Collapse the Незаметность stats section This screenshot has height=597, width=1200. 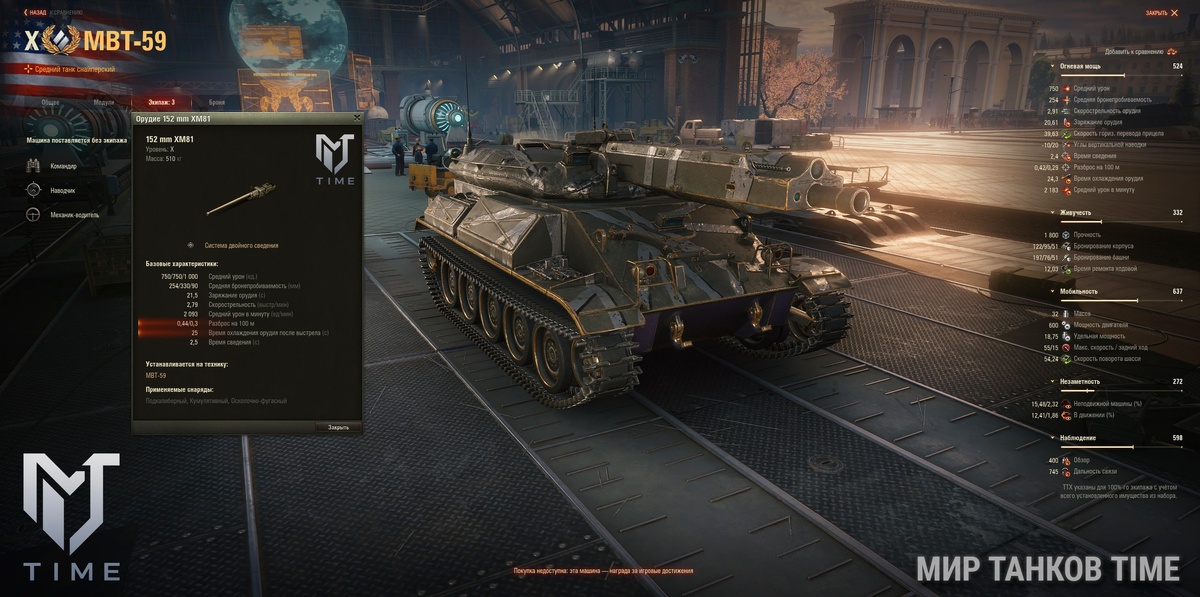pos(1082,381)
